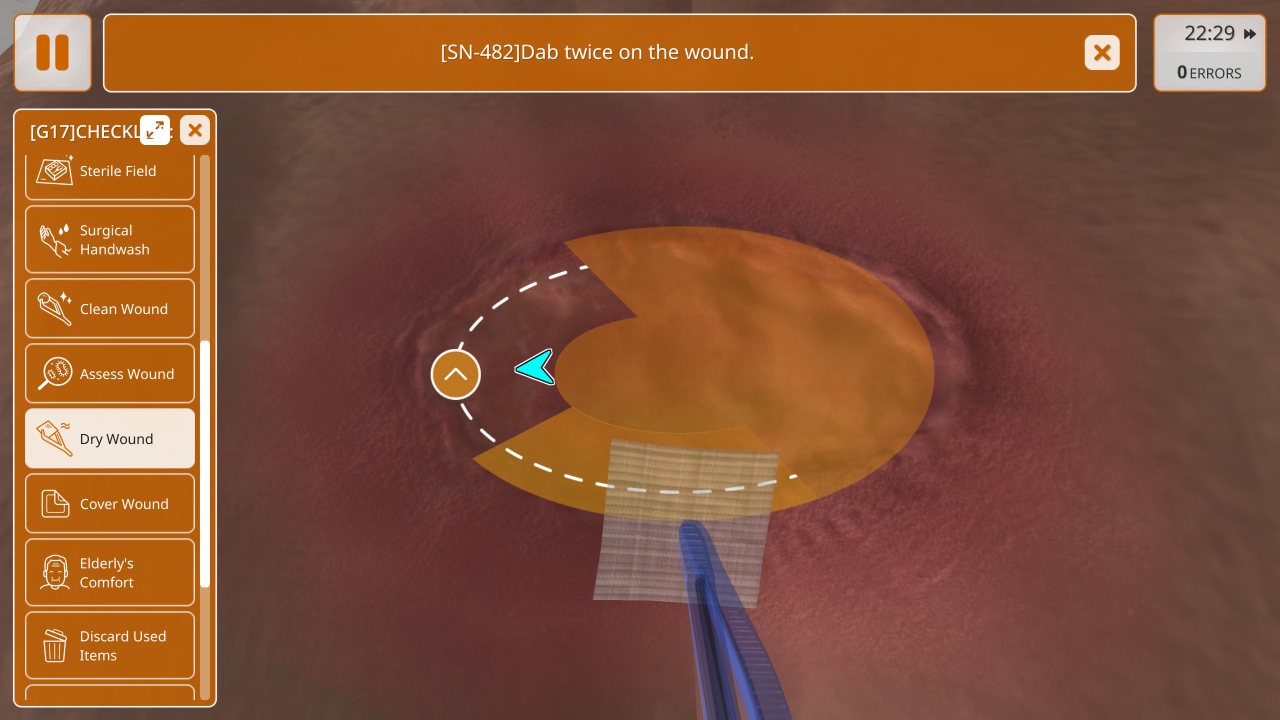The image size is (1280, 720).
Task: Select the Assess Wound step
Action: coord(110,374)
